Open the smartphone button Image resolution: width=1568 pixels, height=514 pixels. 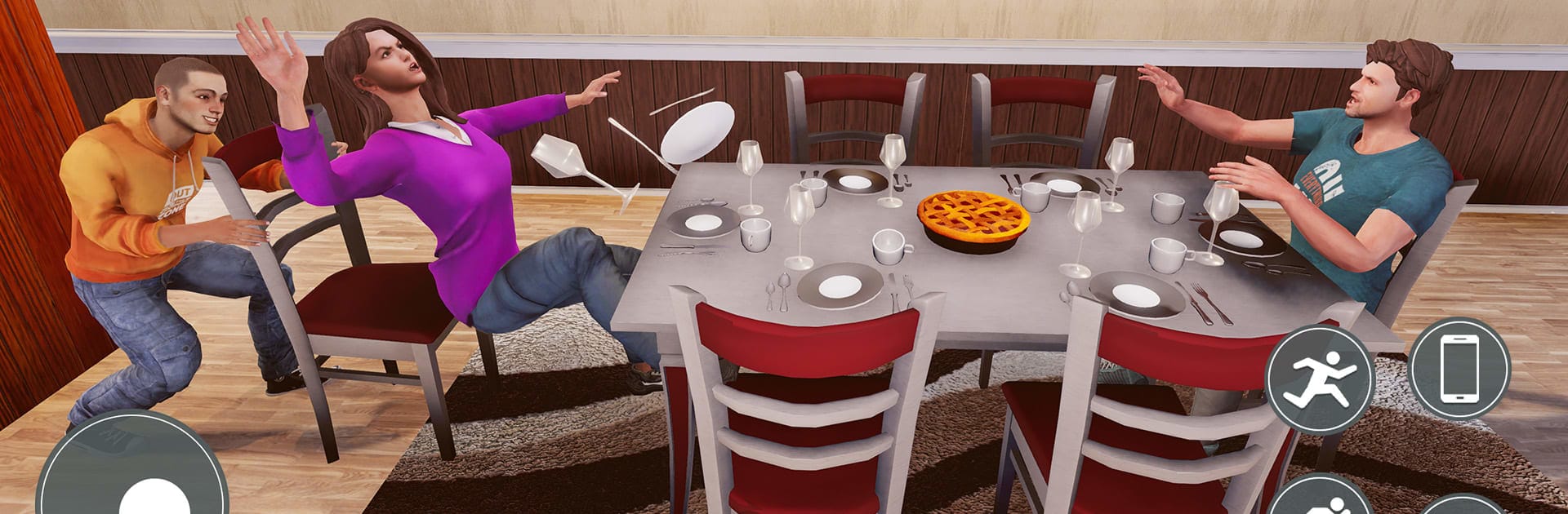pyautogui.click(x=1459, y=368)
